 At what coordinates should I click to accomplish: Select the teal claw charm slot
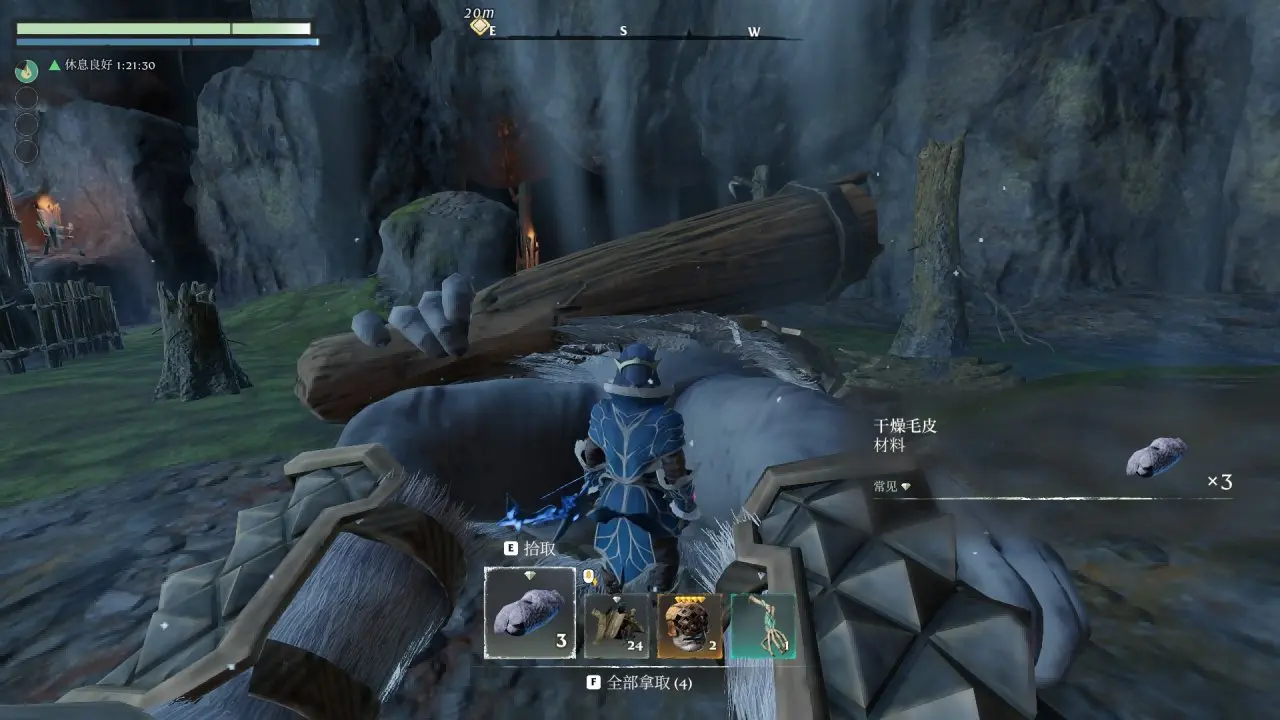763,625
